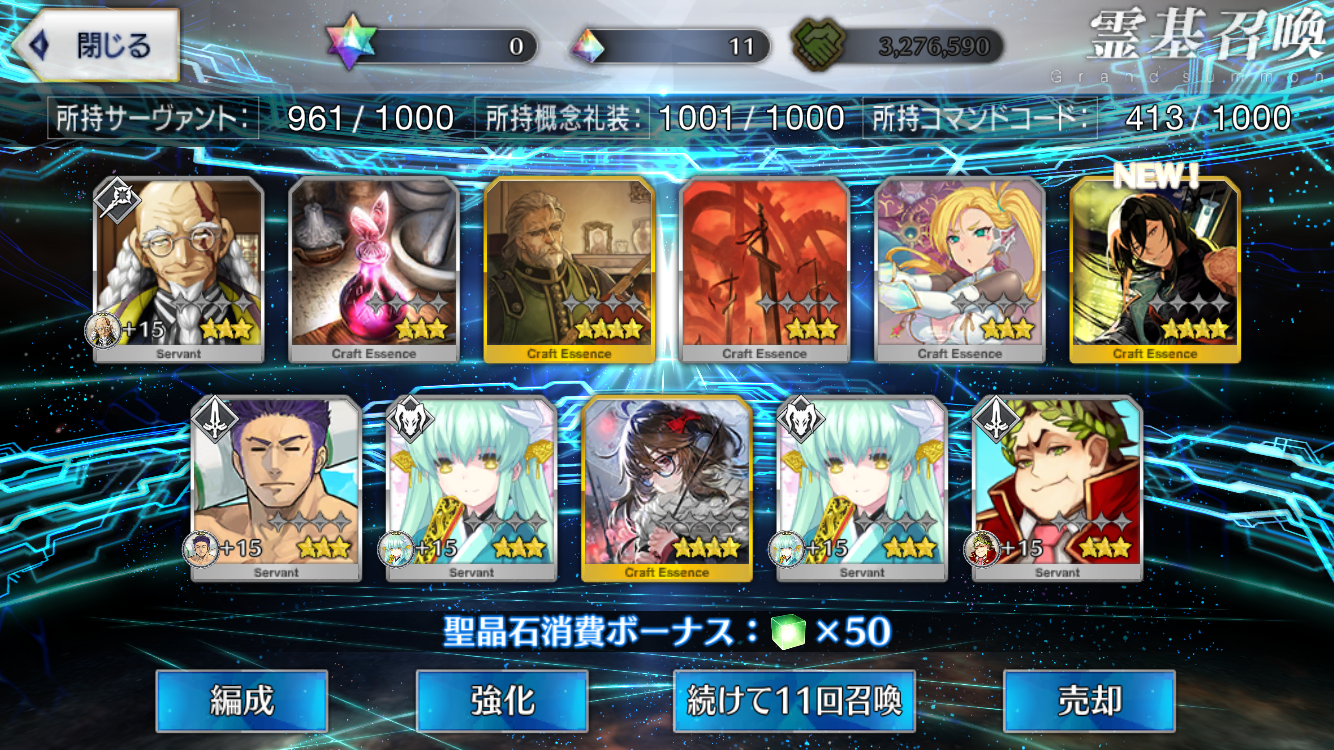The width and height of the screenshot is (1334, 750).
Task: Inspect the bearded man in green uniform Craft Essence
Action: [x=569, y=269]
